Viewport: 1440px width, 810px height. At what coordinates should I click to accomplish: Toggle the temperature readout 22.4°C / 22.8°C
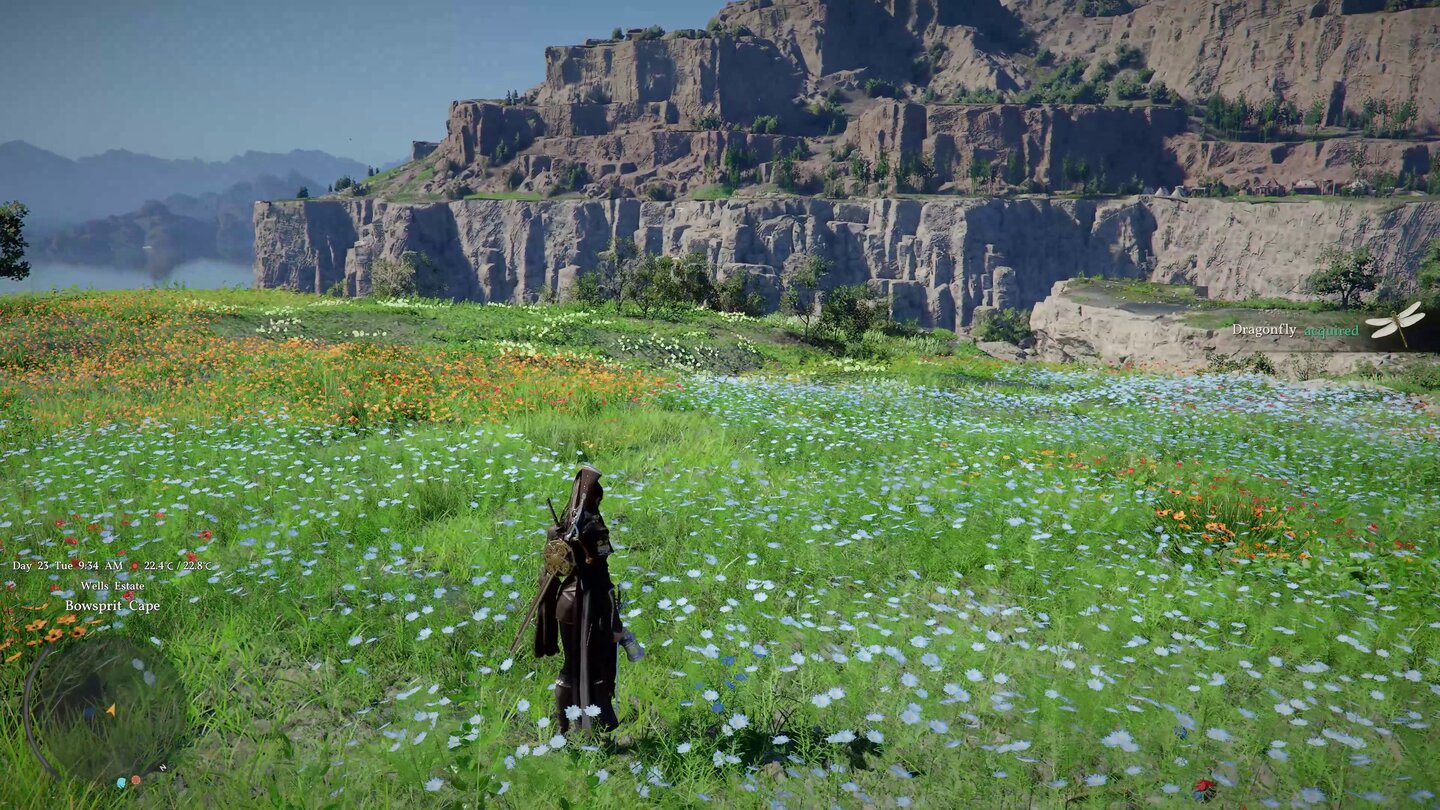coord(178,564)
